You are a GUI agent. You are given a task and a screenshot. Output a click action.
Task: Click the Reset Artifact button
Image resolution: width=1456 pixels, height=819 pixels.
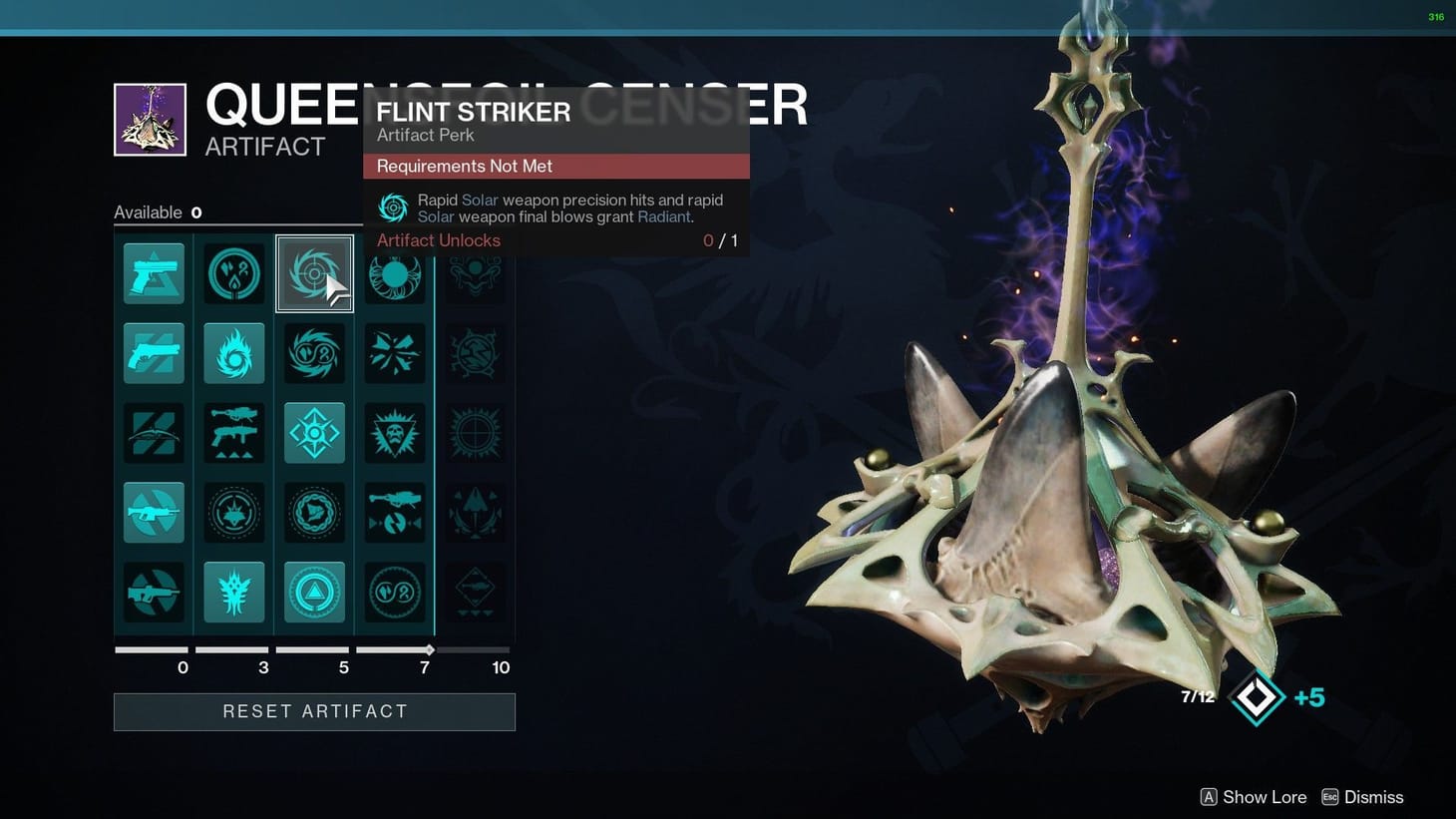(314, 712)
